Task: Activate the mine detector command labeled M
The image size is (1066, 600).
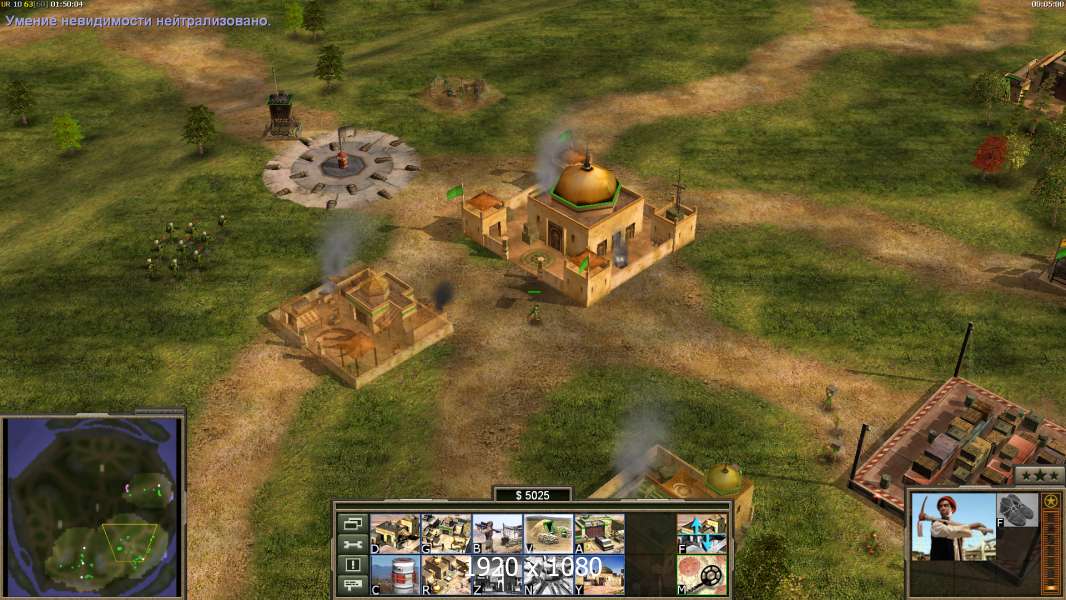Action: tap(702, 574)
